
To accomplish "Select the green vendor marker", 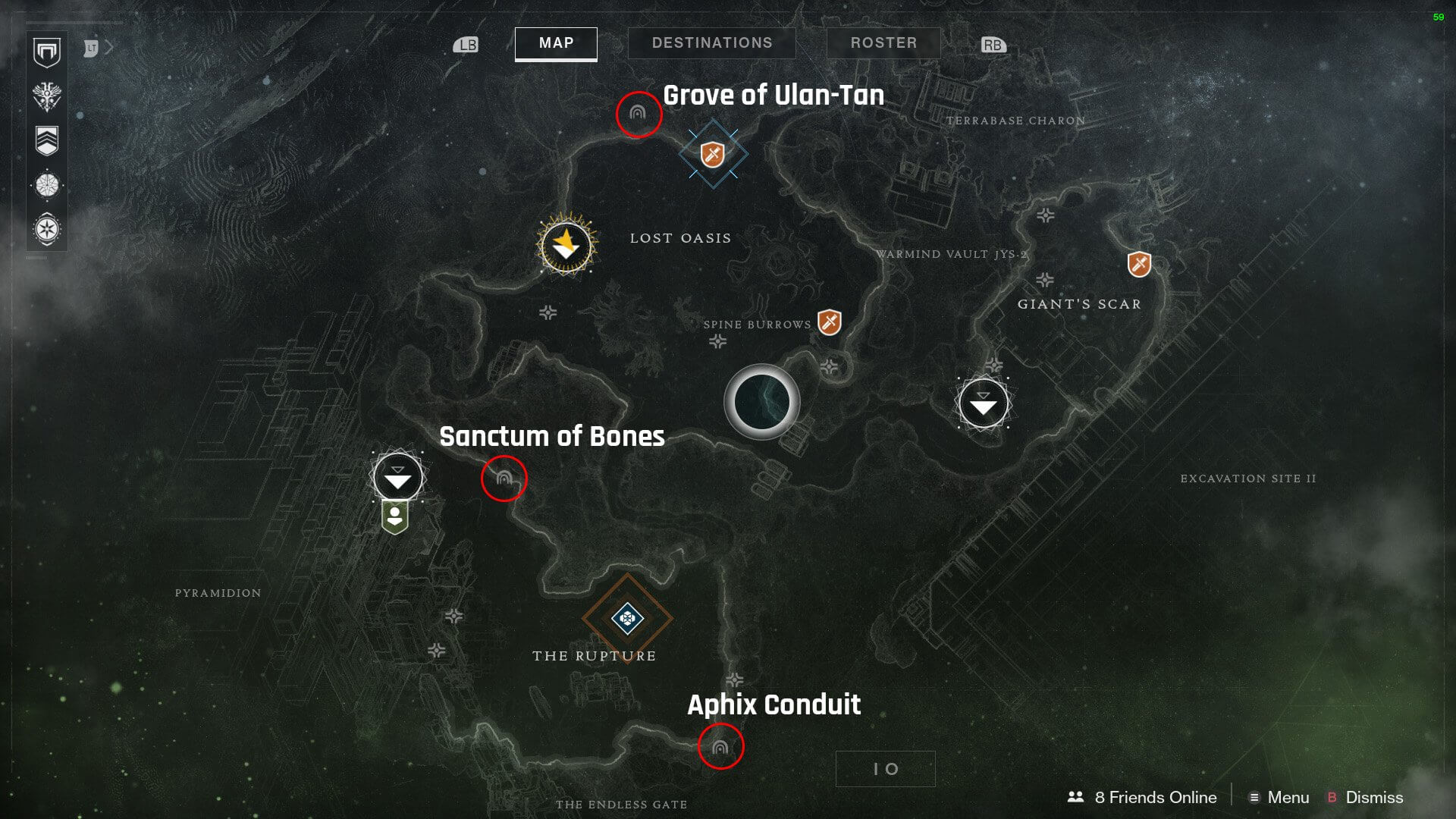I will [x=394, y=518].
